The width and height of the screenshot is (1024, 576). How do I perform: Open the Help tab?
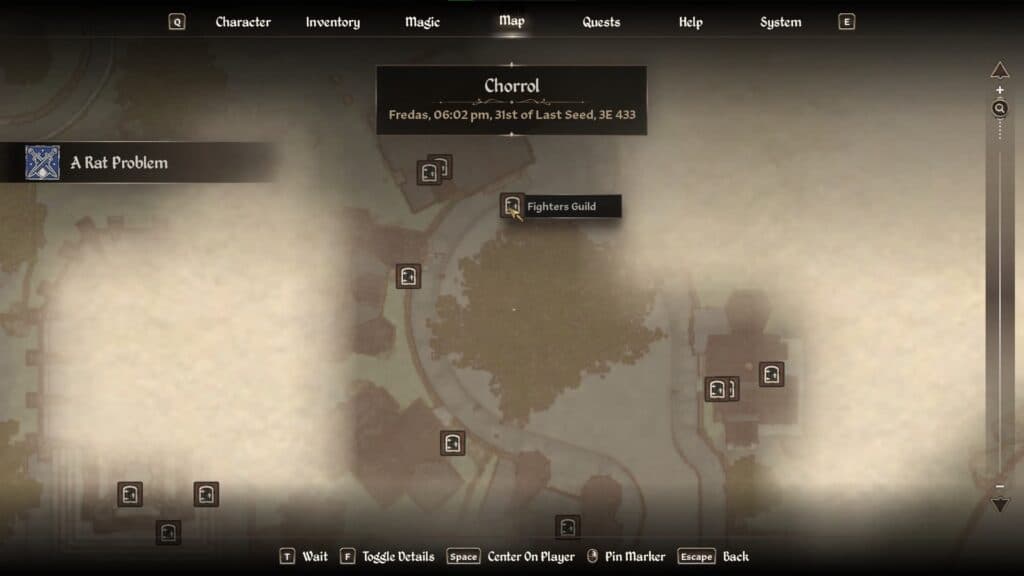pos(690,22)
